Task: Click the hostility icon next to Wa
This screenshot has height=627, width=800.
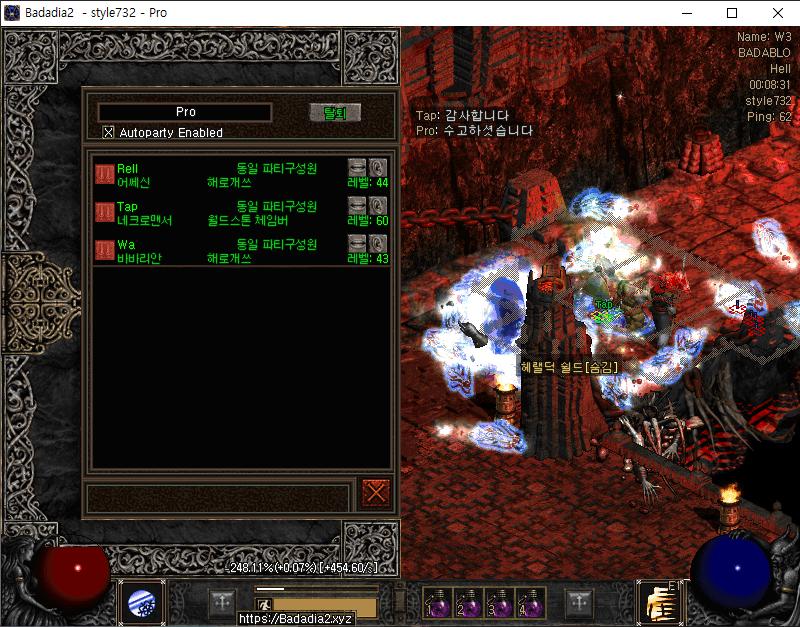Action: (104, 250)
